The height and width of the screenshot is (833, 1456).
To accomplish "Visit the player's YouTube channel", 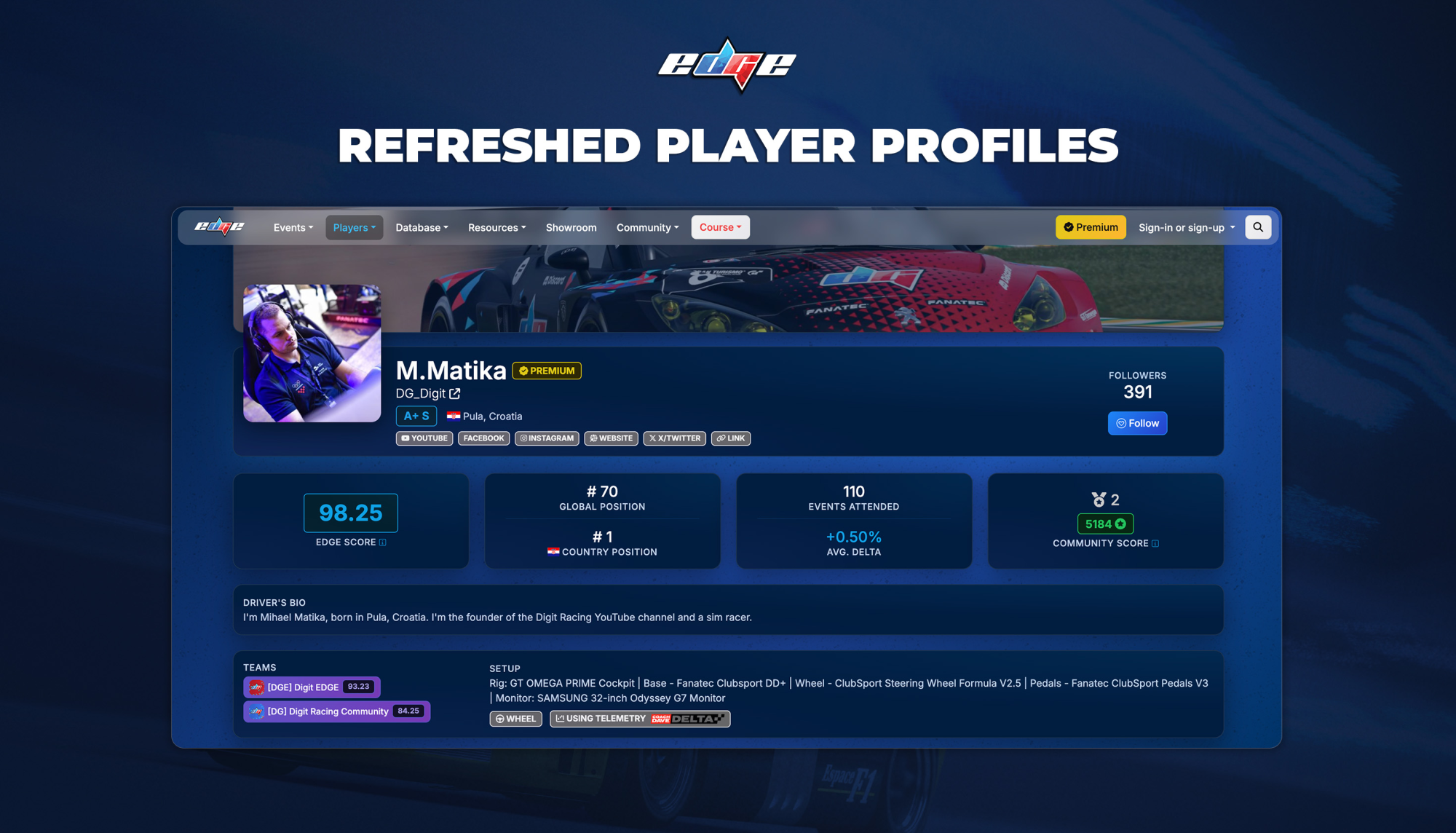I will tap(424, 438).
